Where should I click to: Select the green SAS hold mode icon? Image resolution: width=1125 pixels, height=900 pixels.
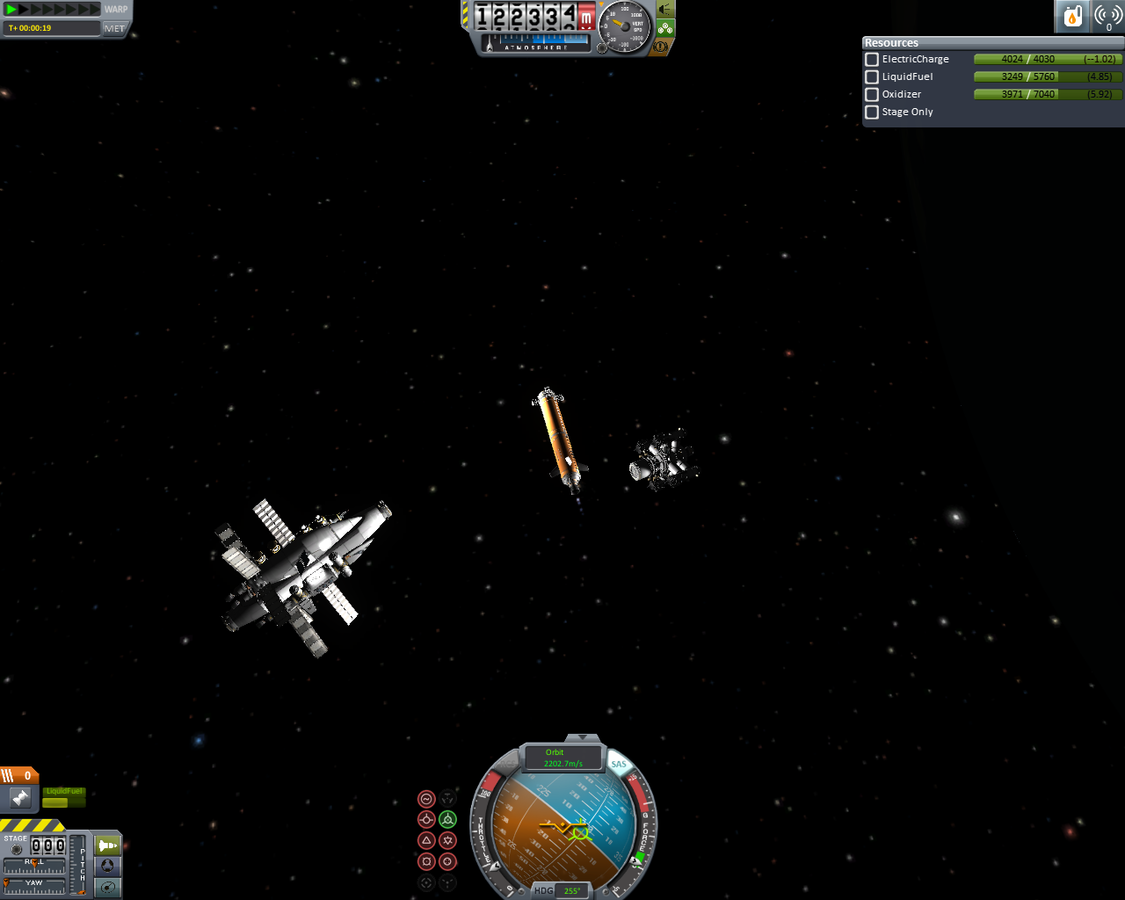click(x=448, y=820)
